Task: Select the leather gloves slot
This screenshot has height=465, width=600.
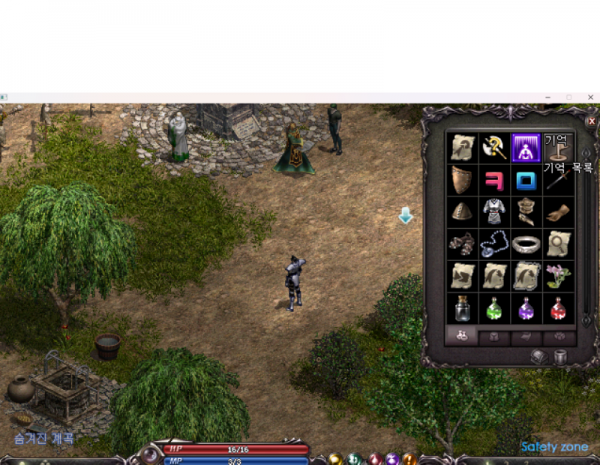Action: coord(558,212)
